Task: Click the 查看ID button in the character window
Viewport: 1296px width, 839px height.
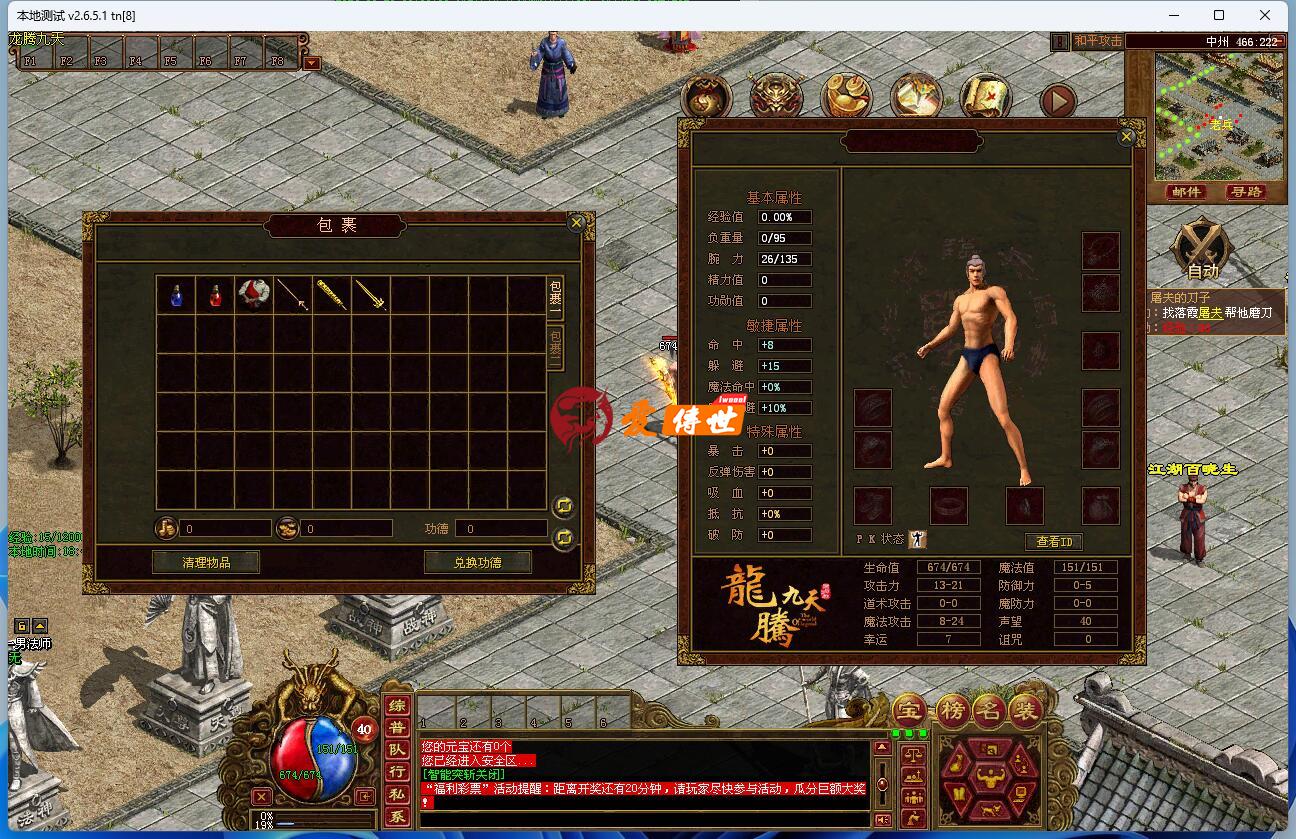Action: pyautogui.click(x=1055, y=541)
